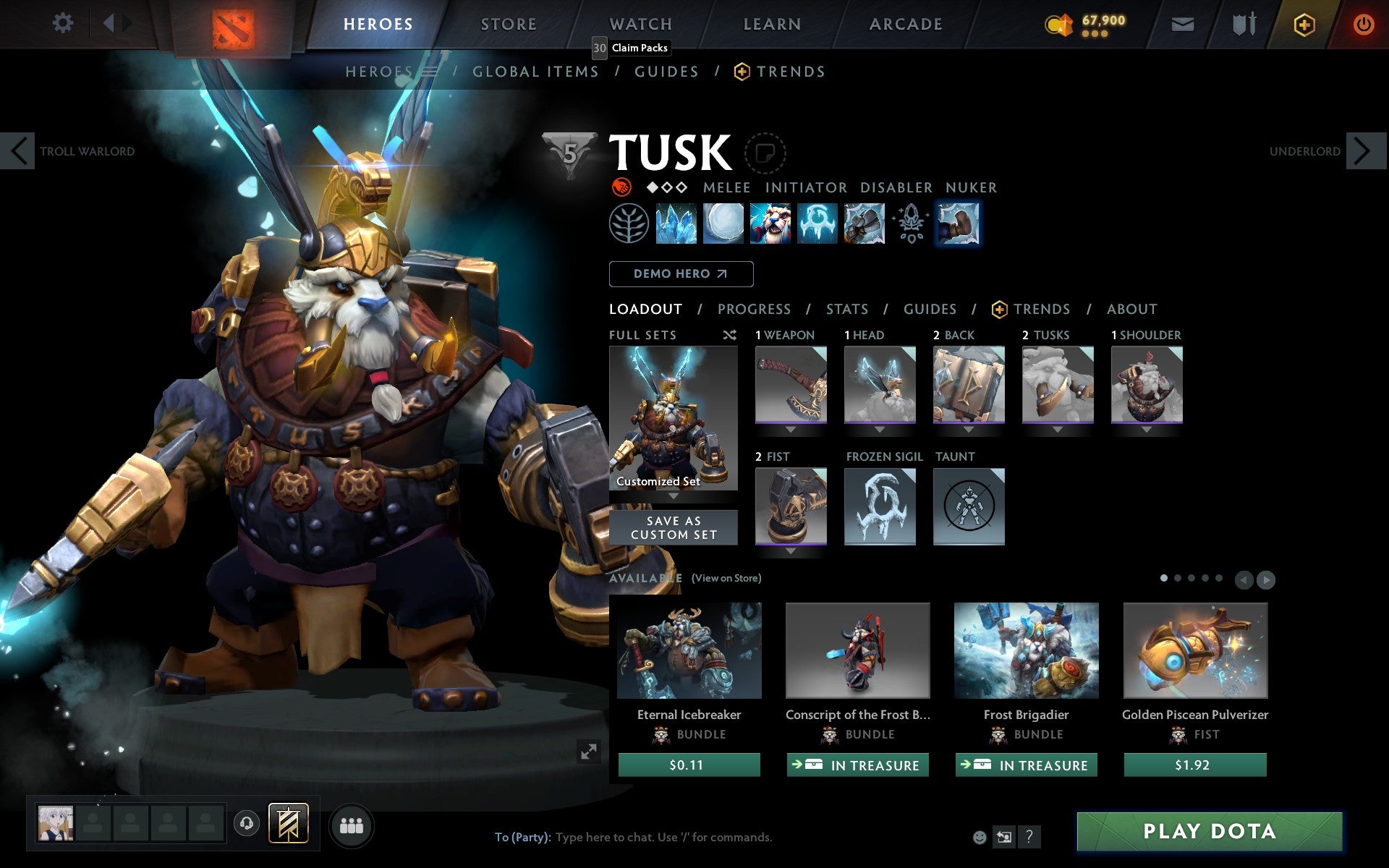Screen dimensions: 1389x868
Task: Expand the Head slot item arrow
Action: [880, 429]
